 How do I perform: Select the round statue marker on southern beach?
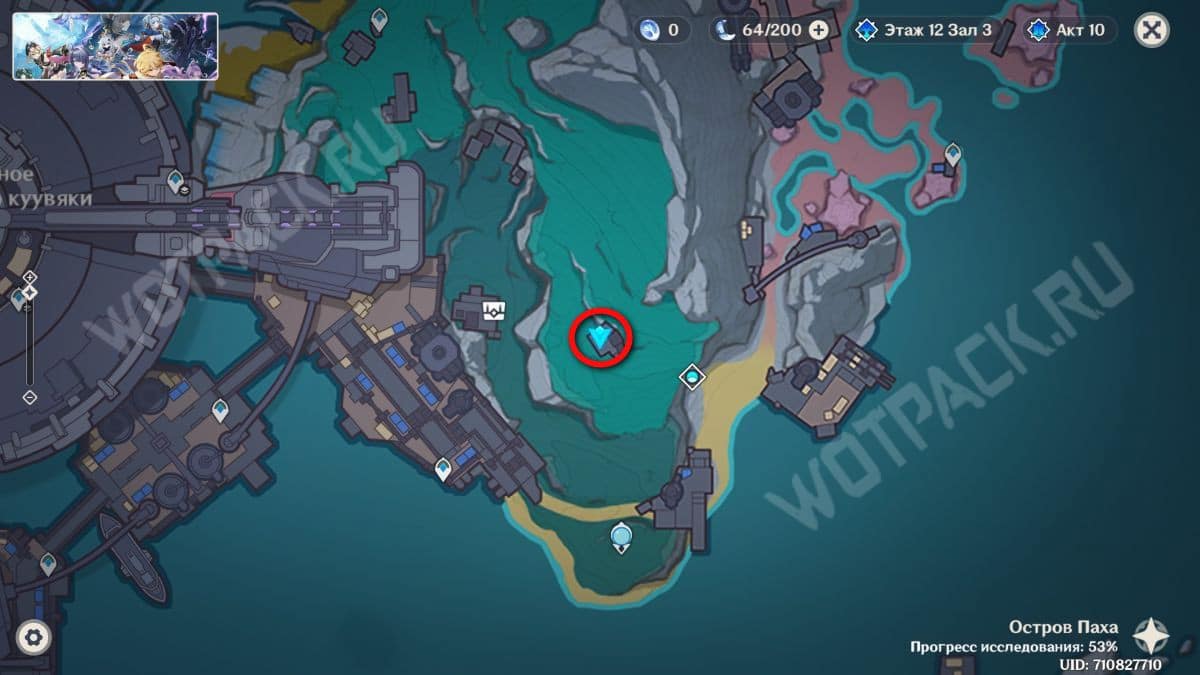tap(622, 538)
